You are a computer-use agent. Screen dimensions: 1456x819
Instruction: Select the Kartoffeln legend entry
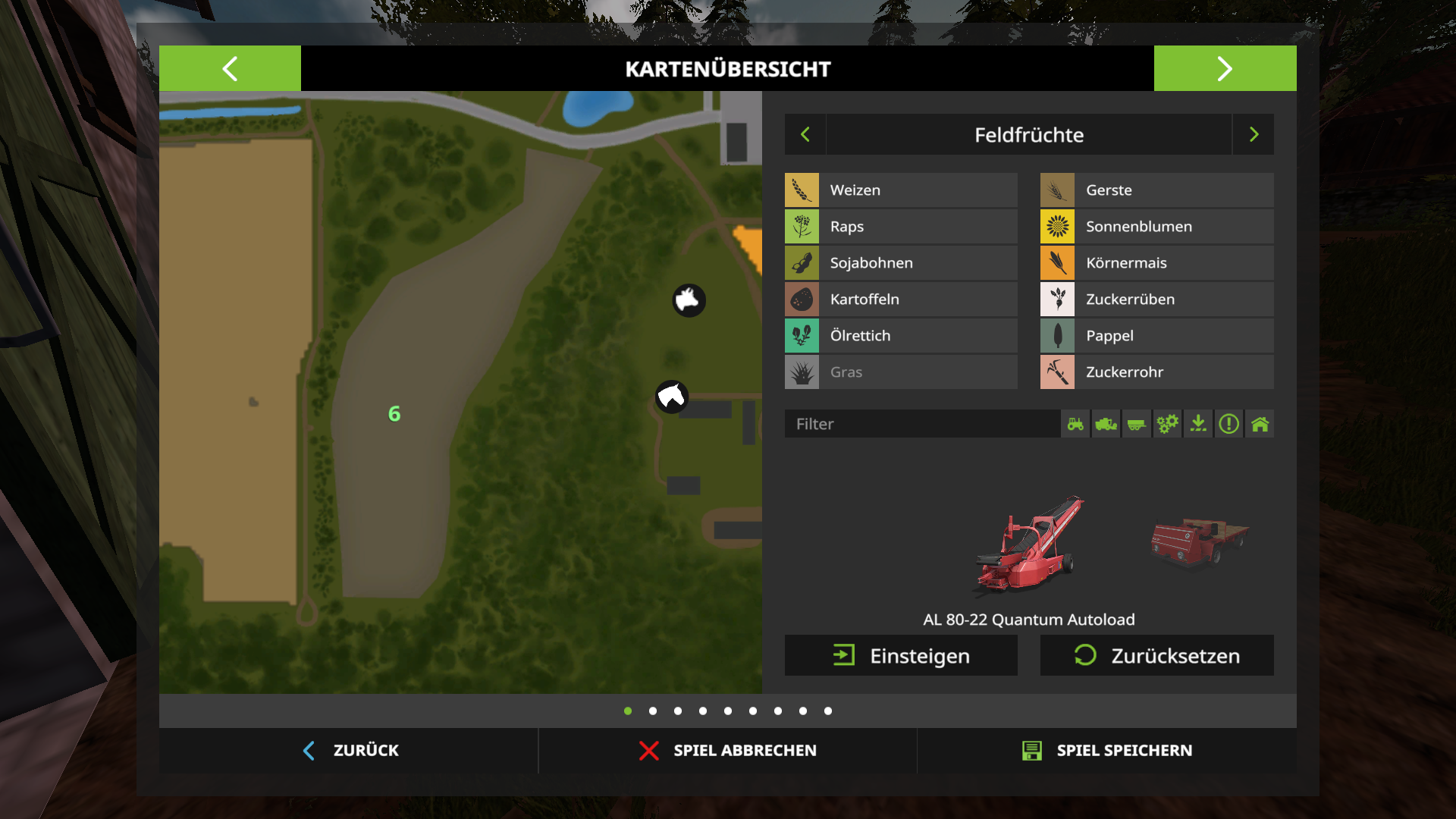901,300
